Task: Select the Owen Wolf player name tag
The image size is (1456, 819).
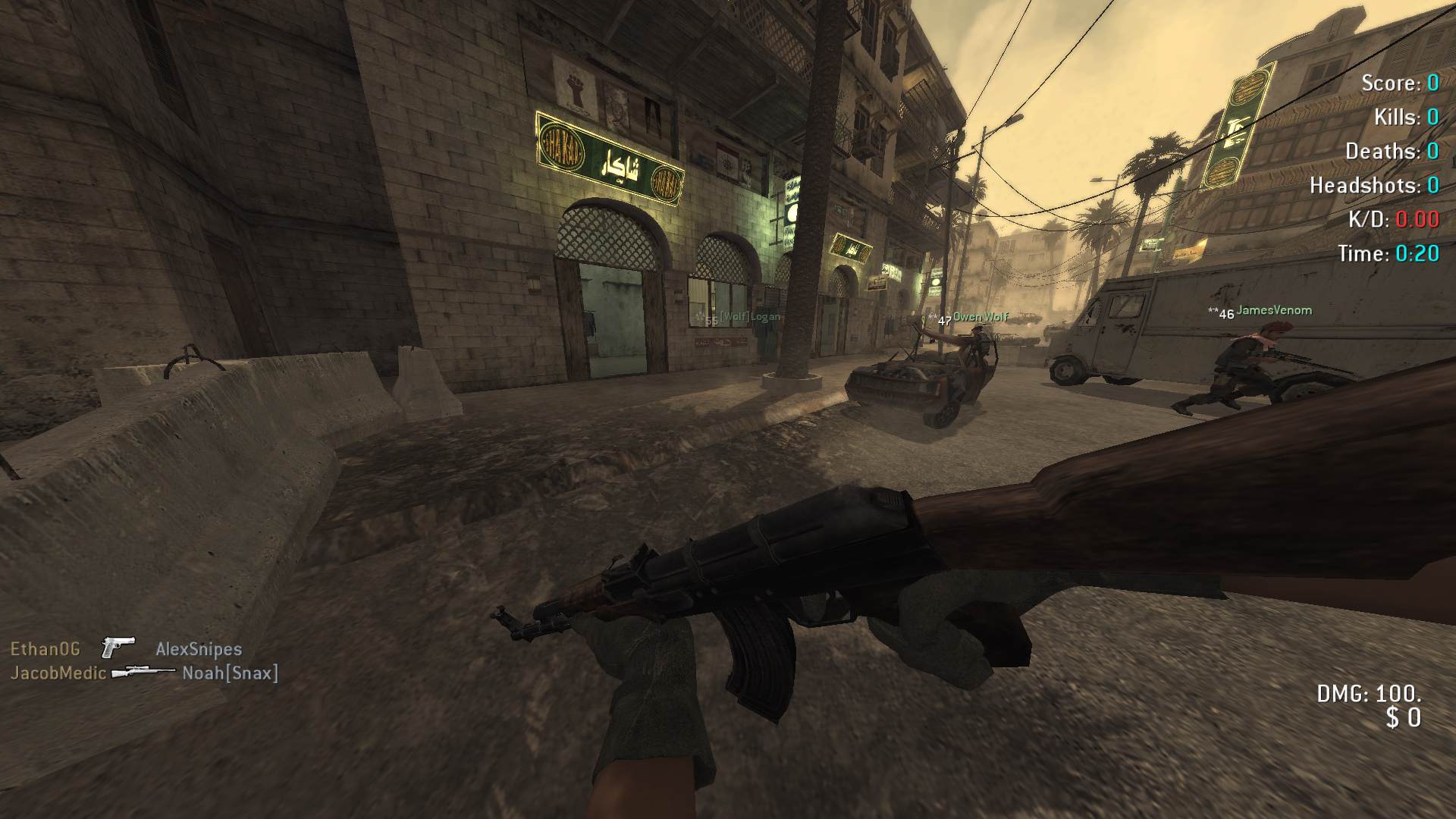Action: coord(981,317)
